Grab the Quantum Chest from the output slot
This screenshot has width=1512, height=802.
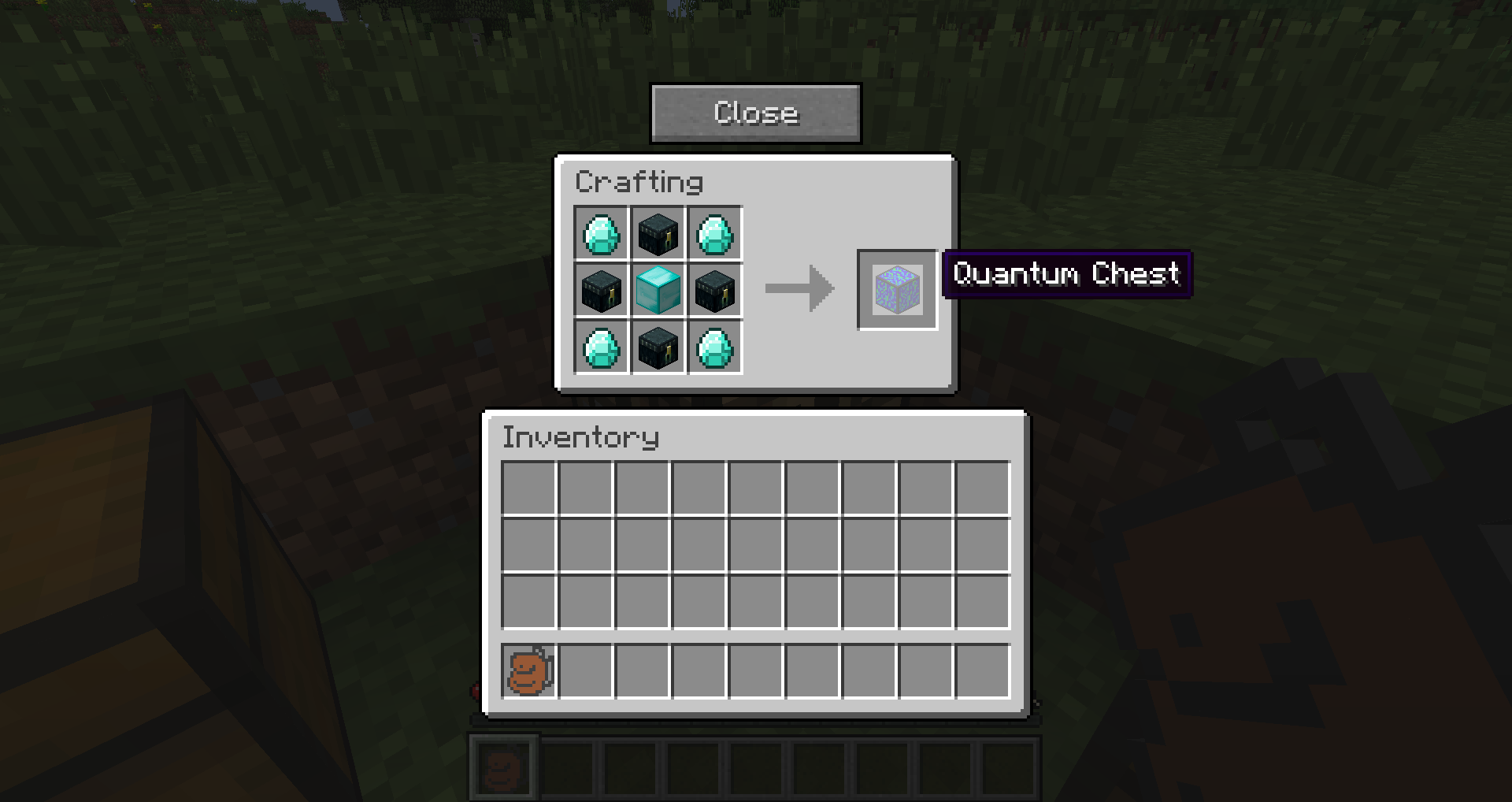[x=896, y=289]
